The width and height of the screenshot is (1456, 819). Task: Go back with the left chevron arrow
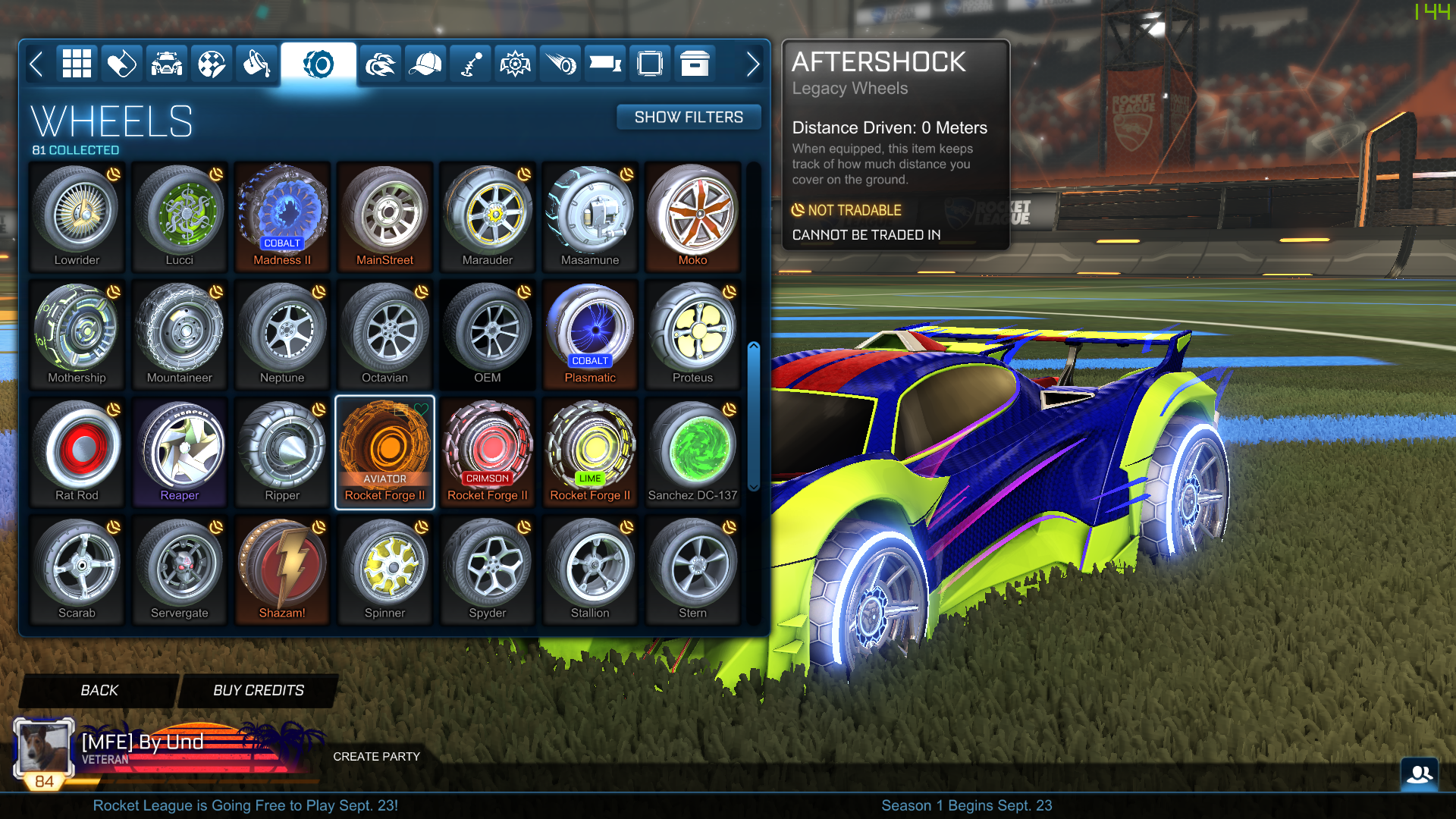point(37,64)
